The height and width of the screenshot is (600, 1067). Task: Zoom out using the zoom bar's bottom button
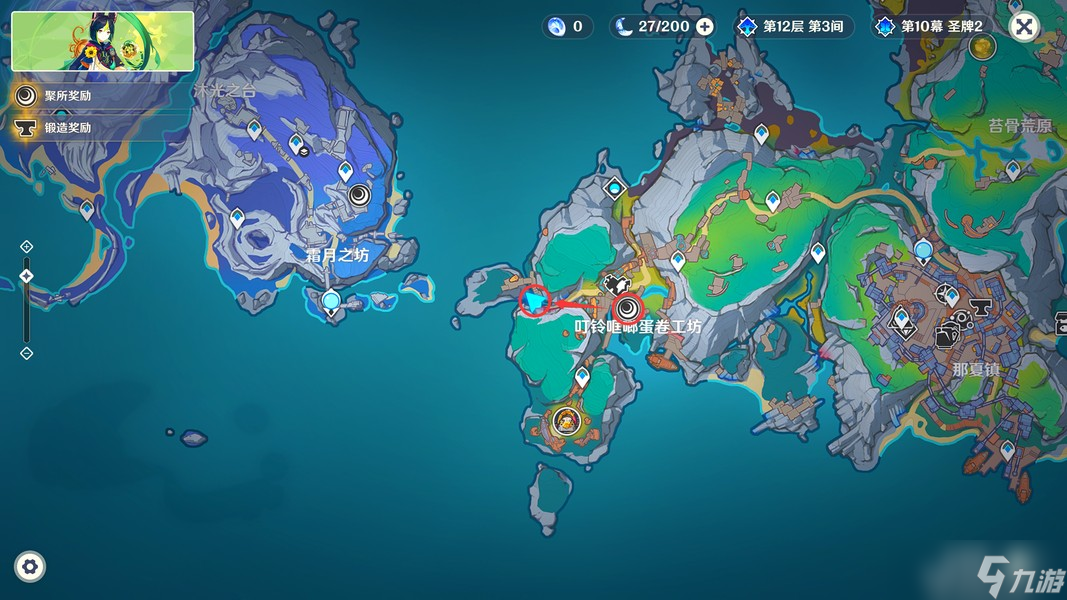[x=27, y=353]
